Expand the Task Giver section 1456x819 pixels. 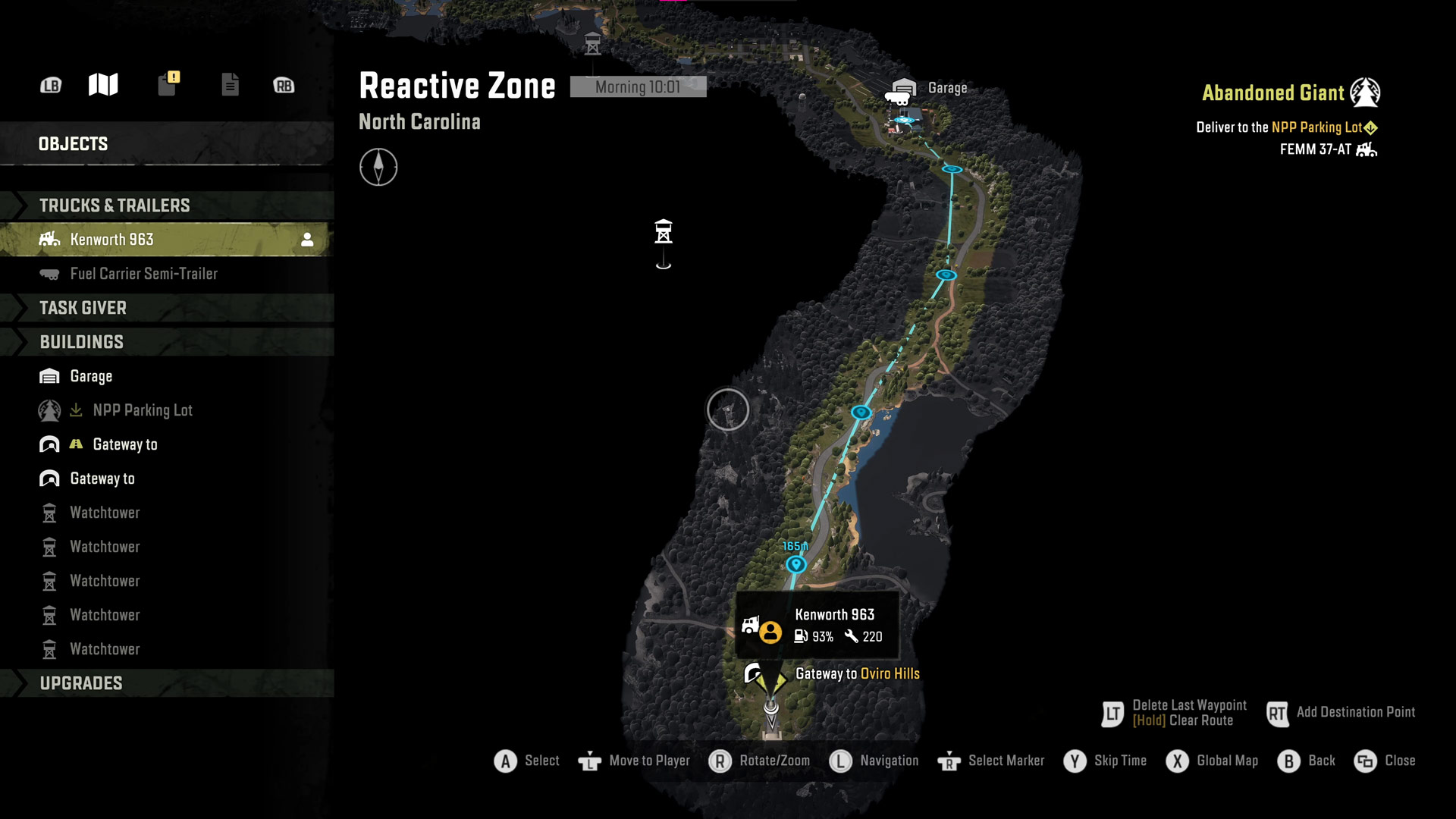pyautogui.click(x=83, y=308)
